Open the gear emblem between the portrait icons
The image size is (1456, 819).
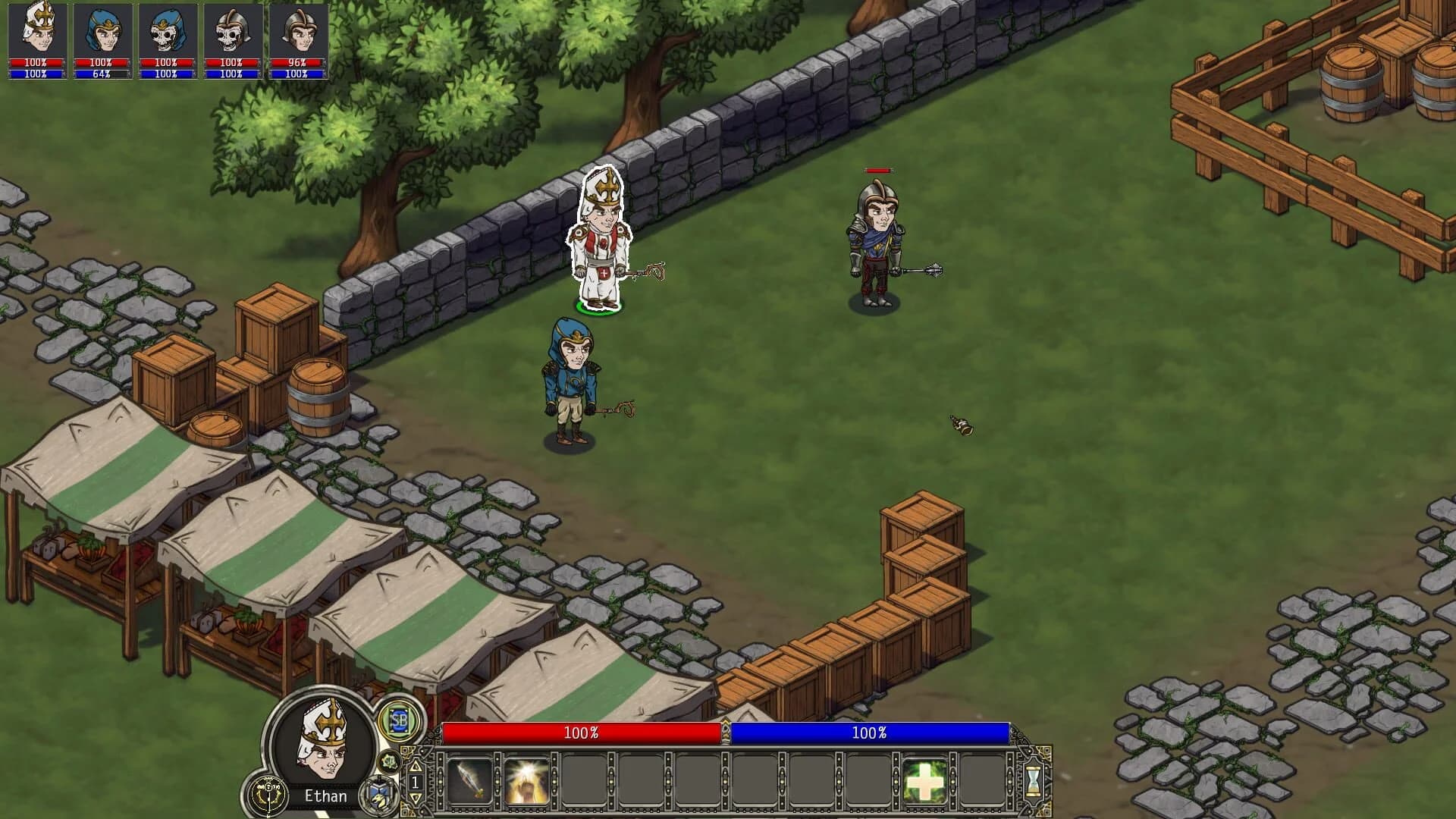[391, 762]
